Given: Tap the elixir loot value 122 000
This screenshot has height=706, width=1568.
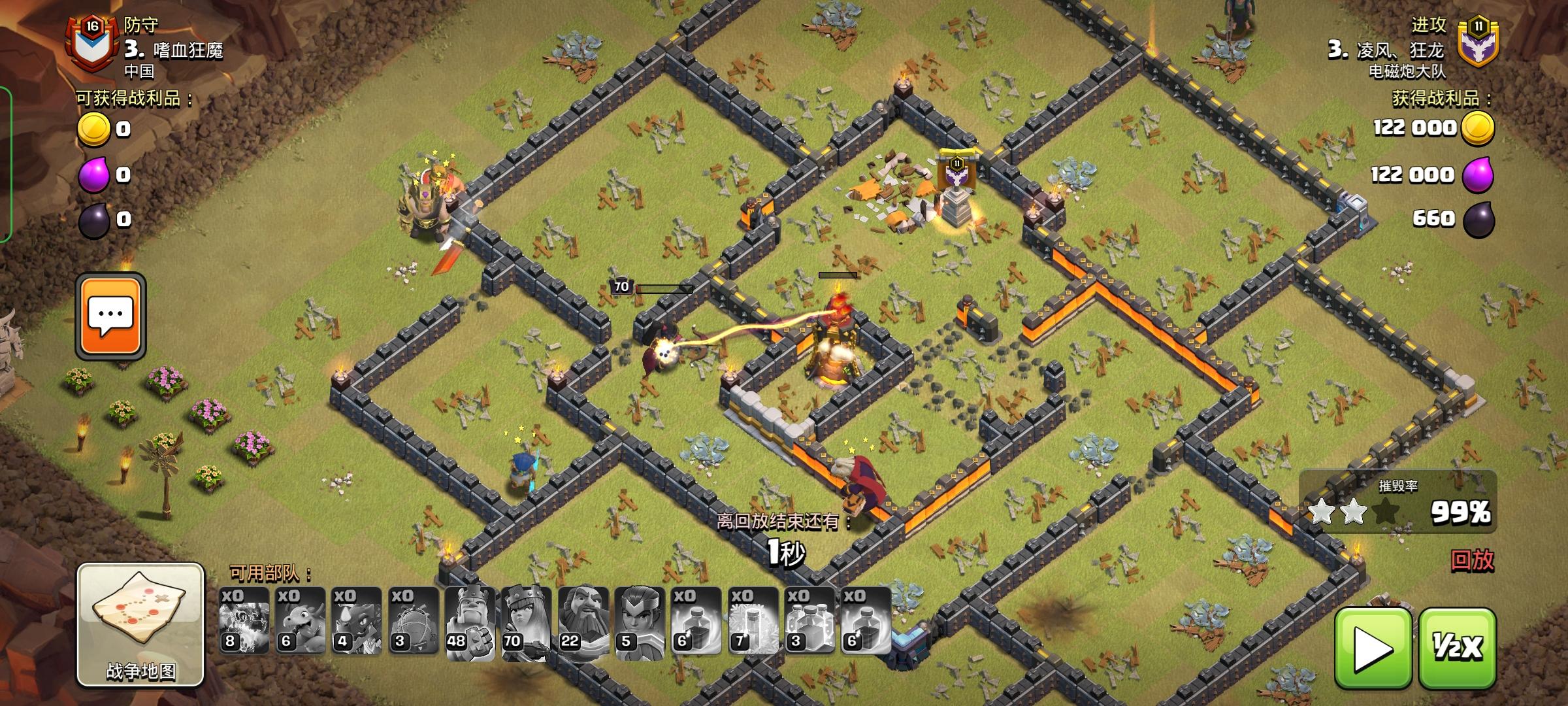Looking at the screenshot, I should [x=1411, y=175].
